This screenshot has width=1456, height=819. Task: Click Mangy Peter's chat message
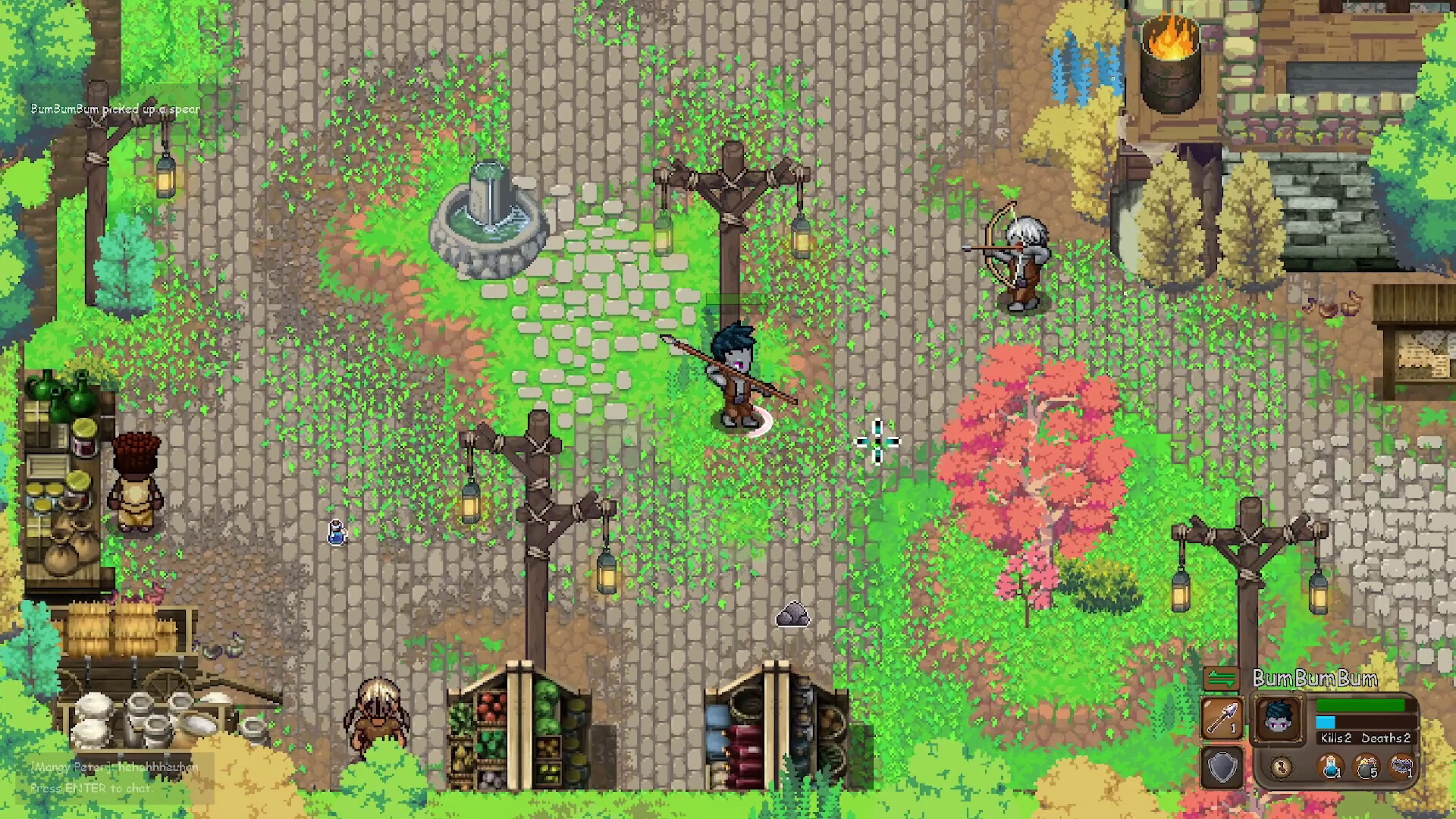[x=114, y=767]
